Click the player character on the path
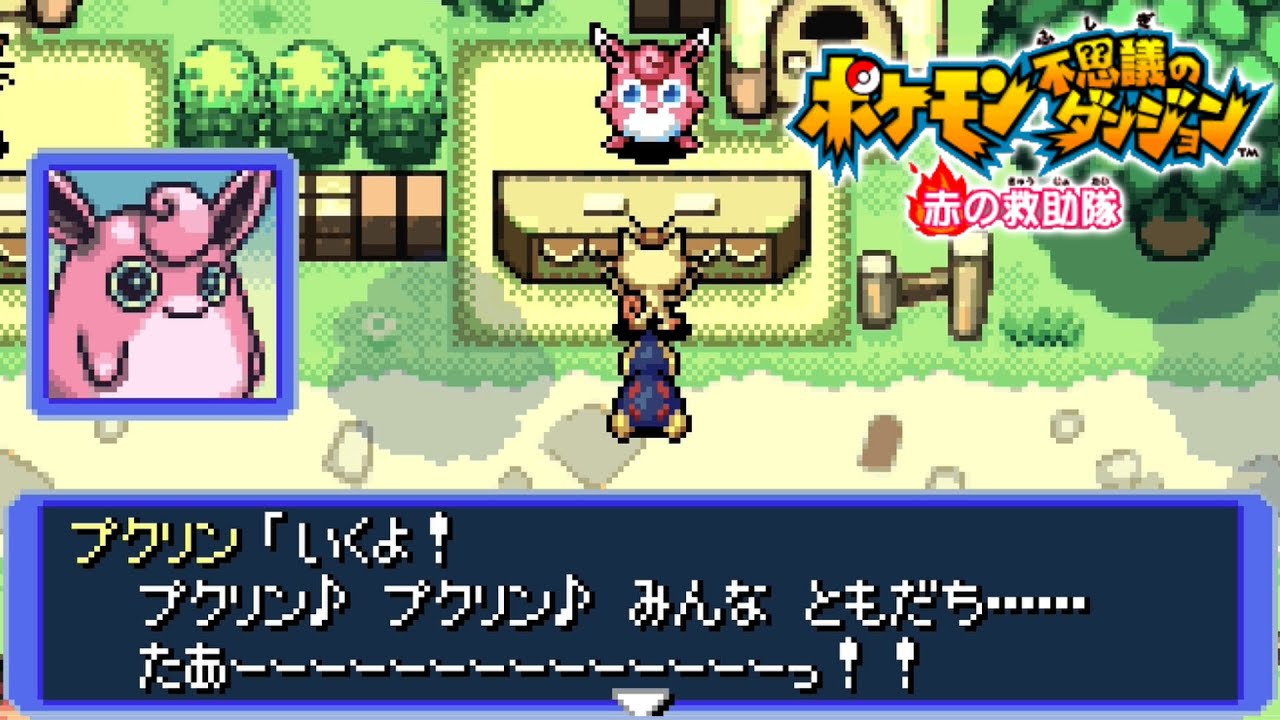Image resolution: width=1280 pixels, height=720 pixels. tap(648, 390)
